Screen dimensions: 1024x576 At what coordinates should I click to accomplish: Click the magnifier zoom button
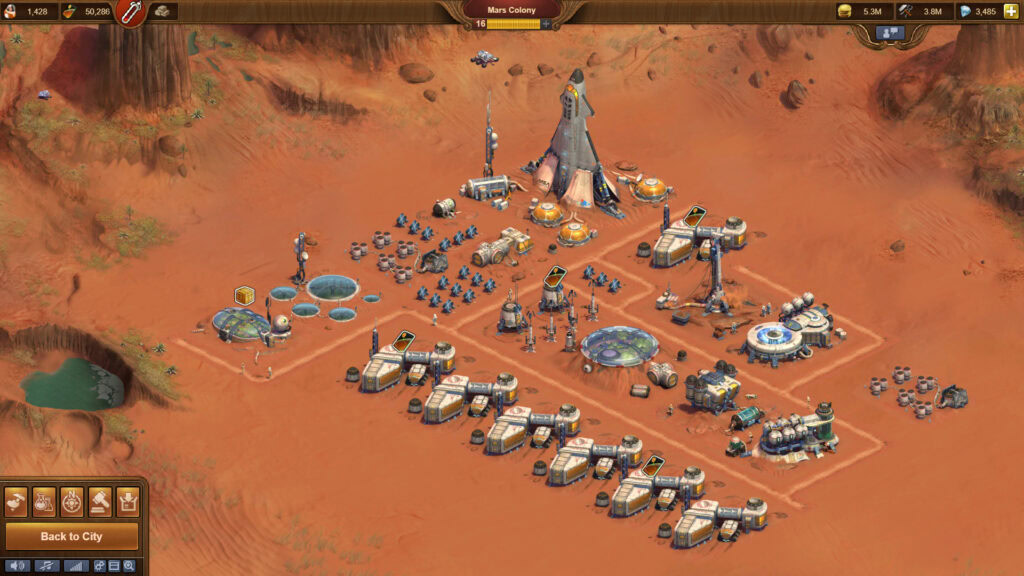tap(128, 566)
